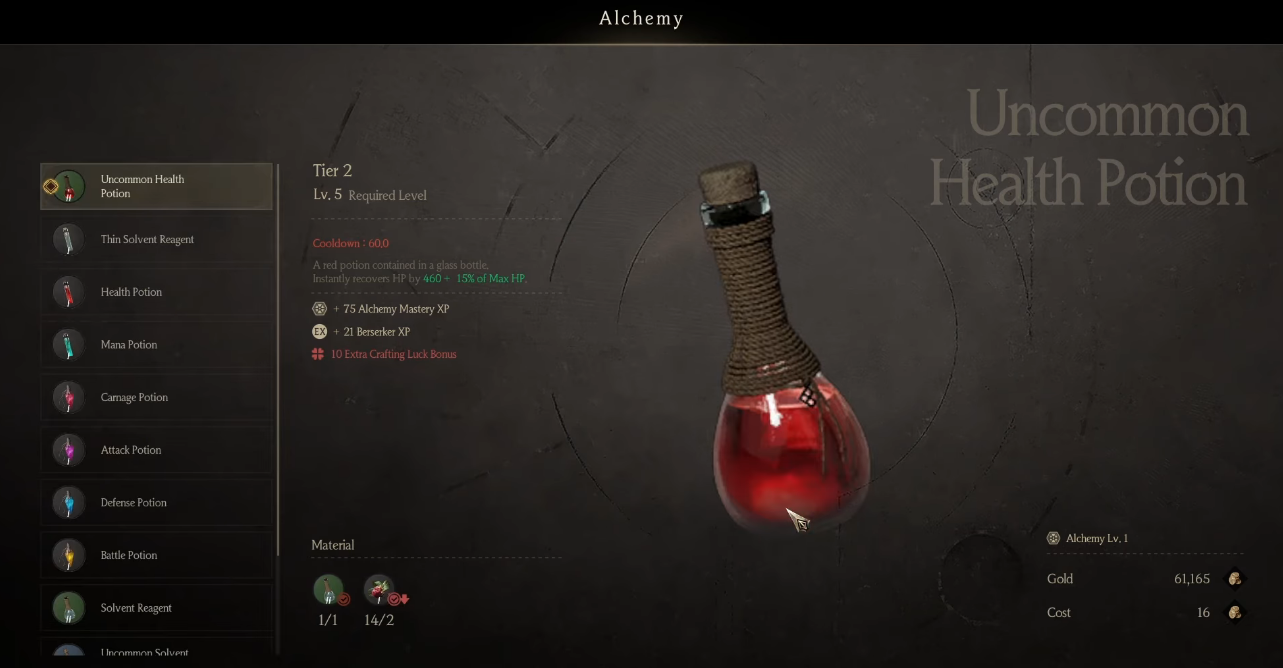Open the Mana Potion recipe

point(156,345)
